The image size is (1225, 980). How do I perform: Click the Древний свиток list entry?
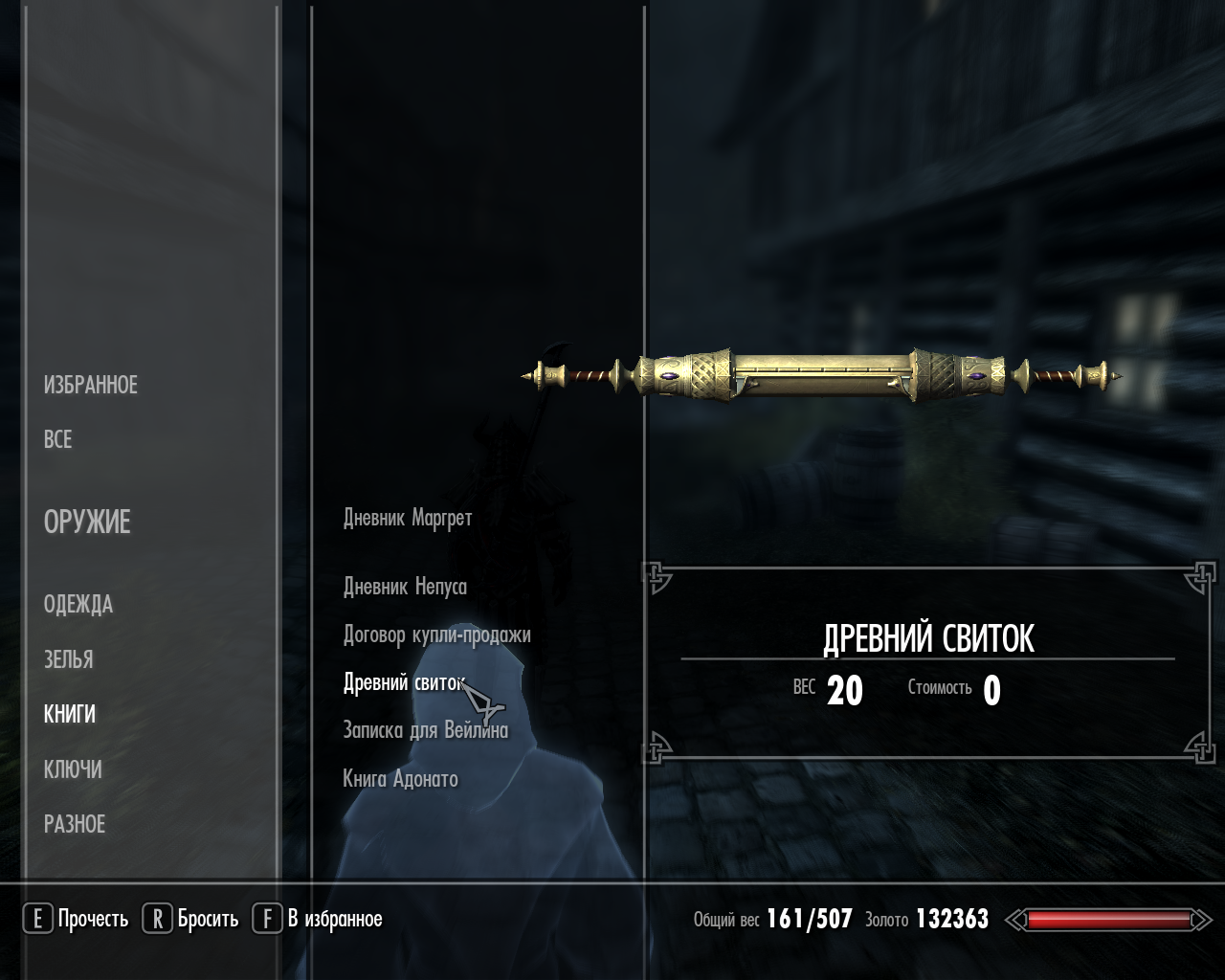[x=403, y=682]
